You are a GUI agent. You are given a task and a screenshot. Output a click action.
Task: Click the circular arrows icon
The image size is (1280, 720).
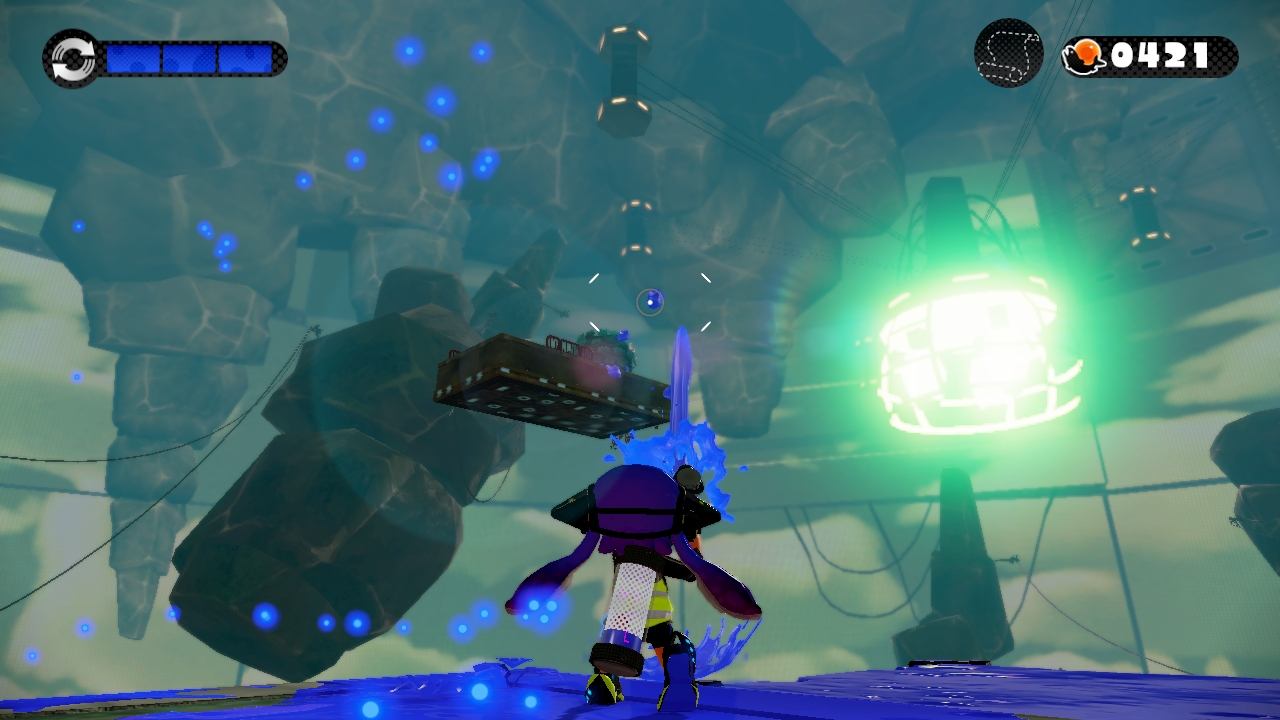point(71,58)
